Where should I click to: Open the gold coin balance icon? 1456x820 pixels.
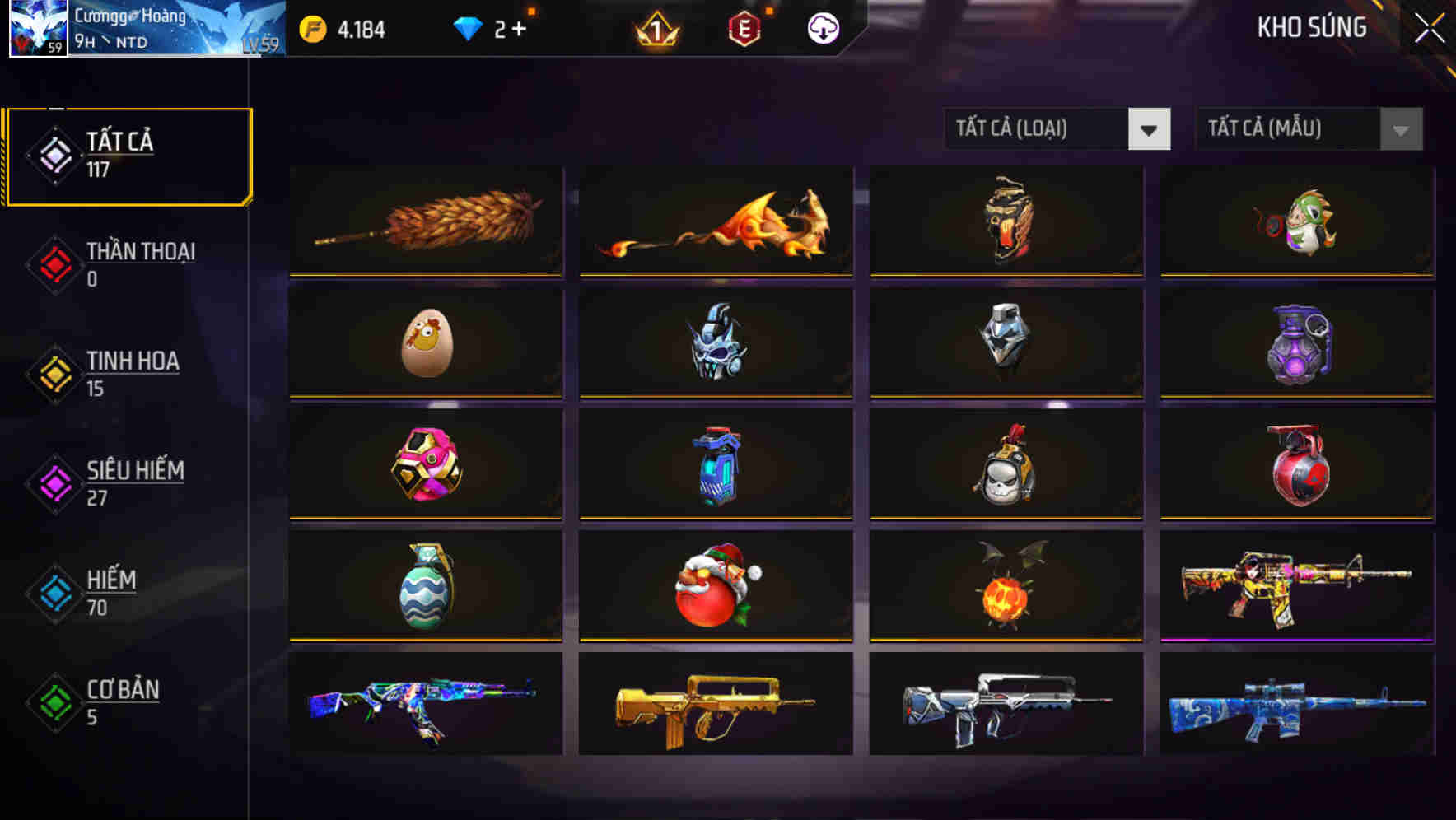tap(311, 27)
